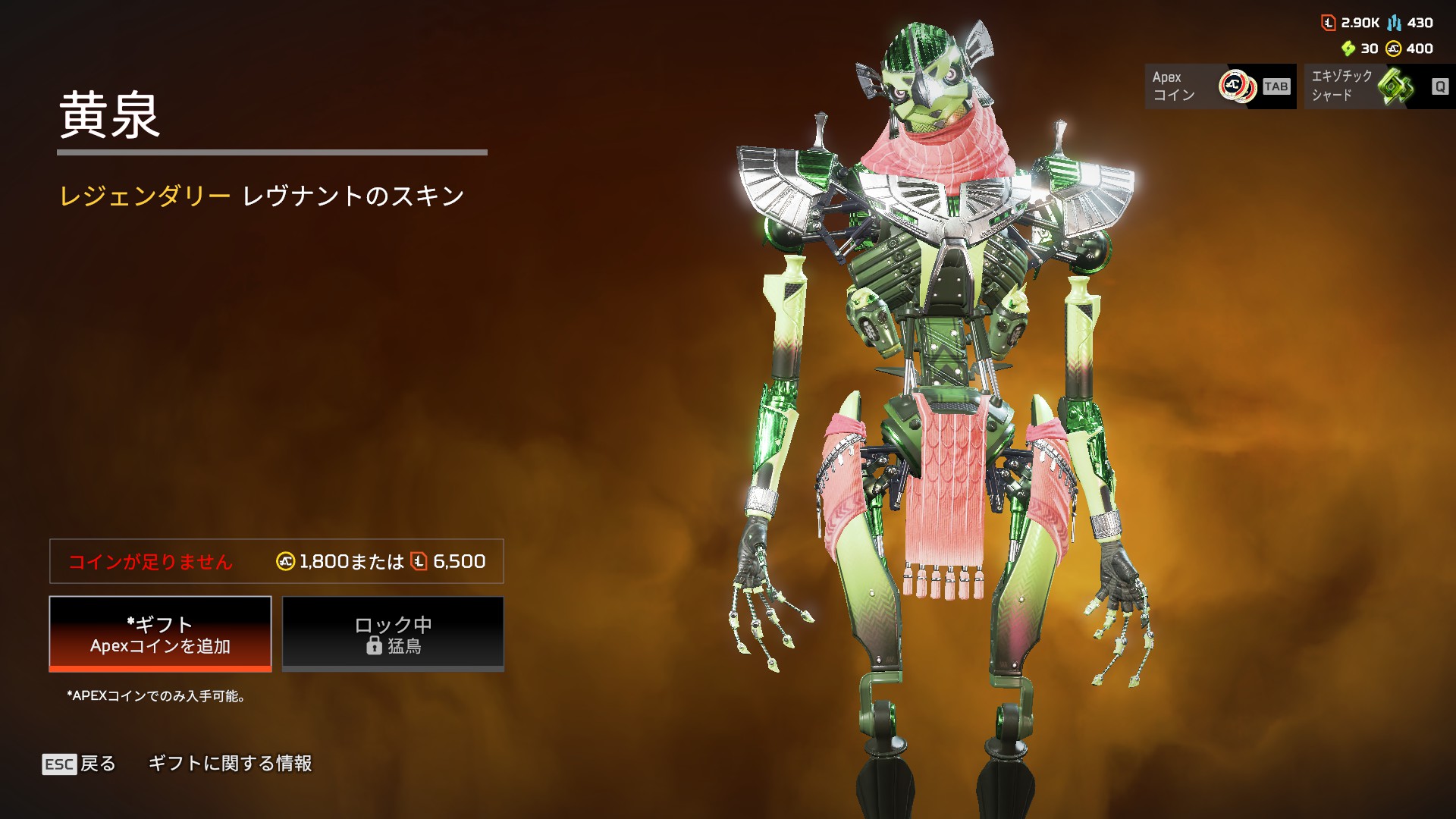
Task: Go back with the 戻る button
Action: click(79, 764)
